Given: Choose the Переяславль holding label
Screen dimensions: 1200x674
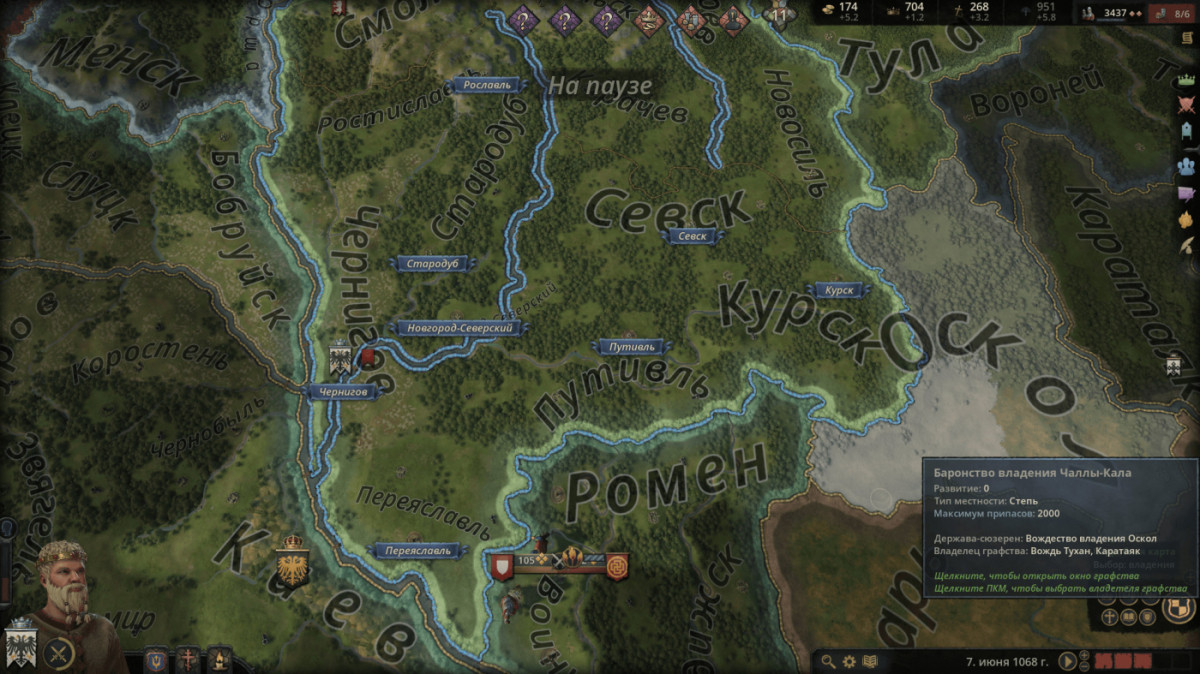Looking at the screenshot, I should point(419,551).
